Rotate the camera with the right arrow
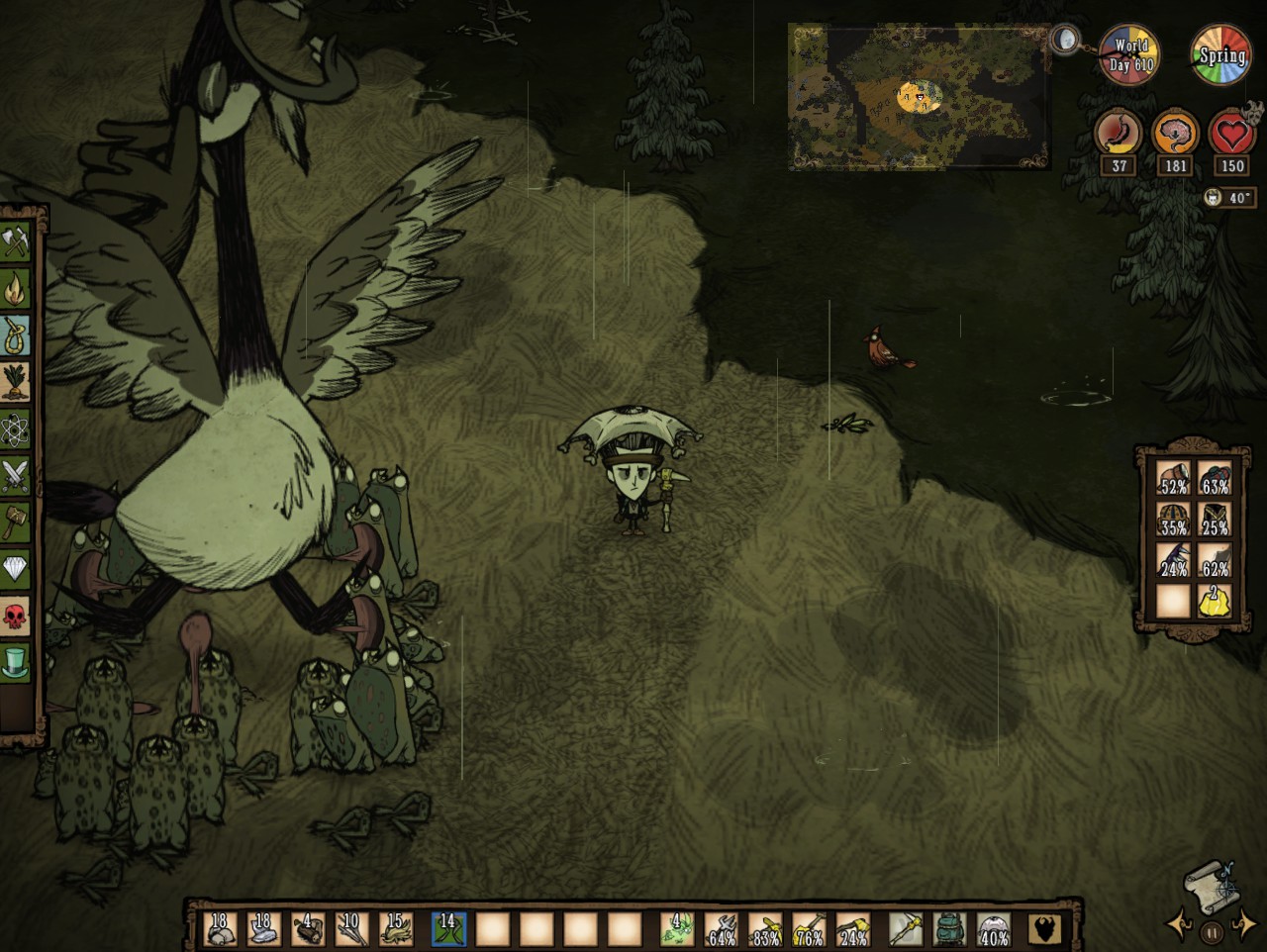1267x952 pixels. [1245, 924]
